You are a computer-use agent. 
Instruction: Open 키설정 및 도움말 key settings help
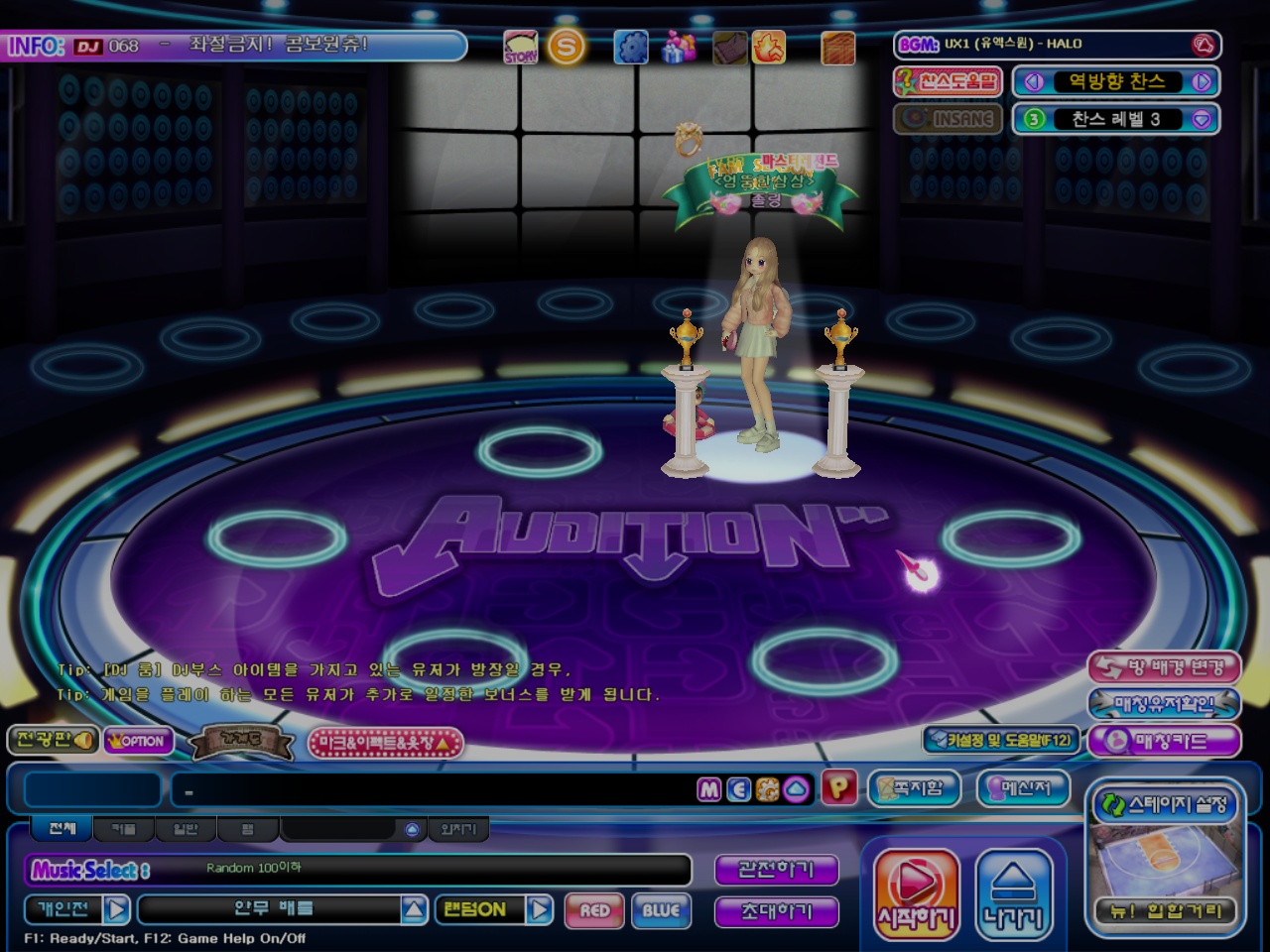click(1000, 740)
